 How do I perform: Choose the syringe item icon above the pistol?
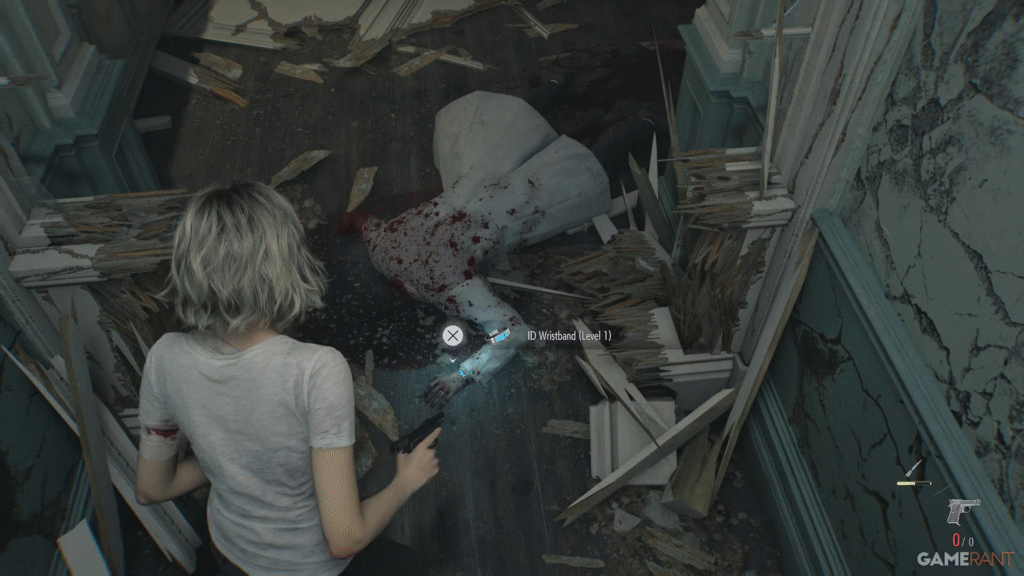(913, 468)
